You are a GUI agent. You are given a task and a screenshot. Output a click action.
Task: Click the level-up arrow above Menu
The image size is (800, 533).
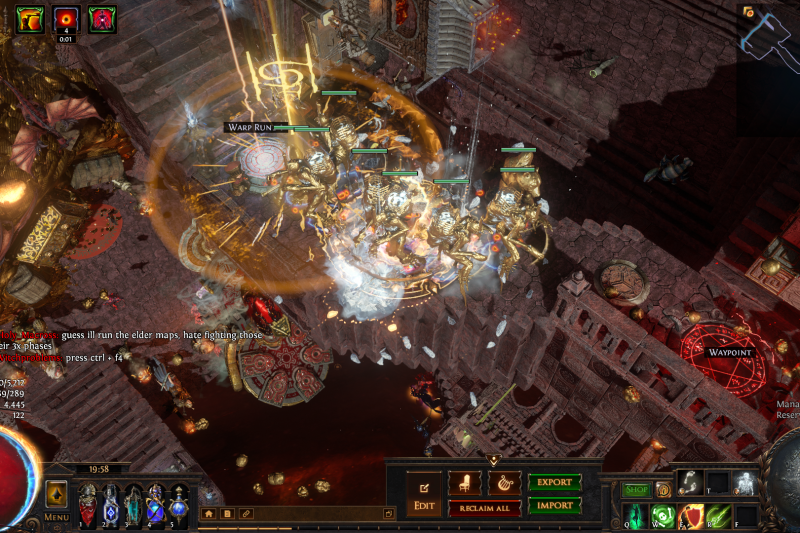pyautogui.click(x=56, y=494)
